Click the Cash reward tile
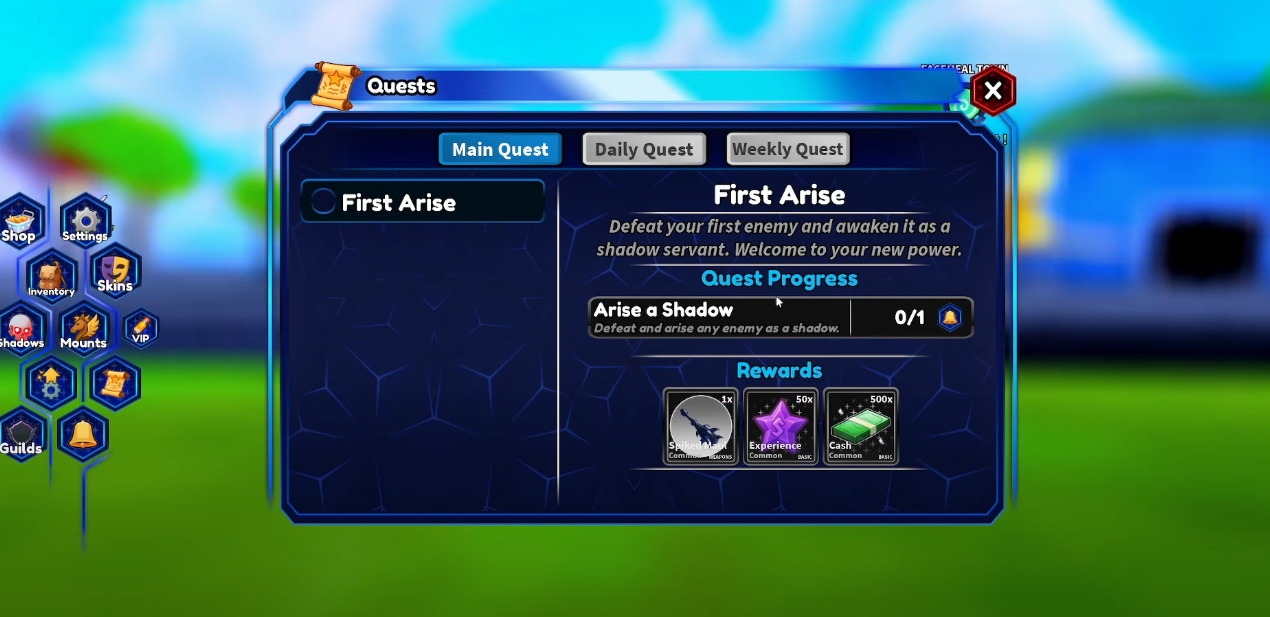1270x617 pixels. 860,427
